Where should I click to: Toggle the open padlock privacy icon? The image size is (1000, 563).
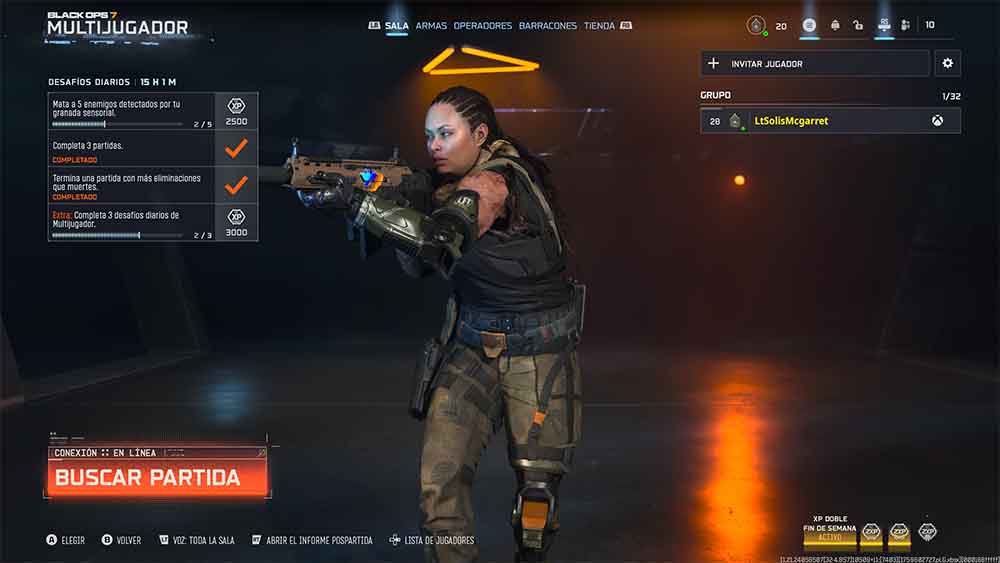858,26
